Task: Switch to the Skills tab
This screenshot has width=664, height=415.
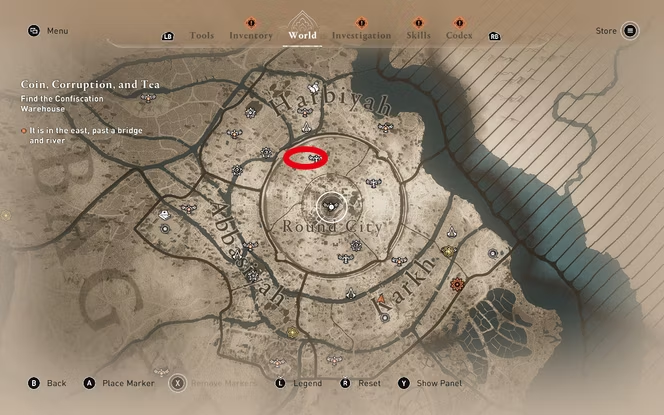Action: click(419, 35)
